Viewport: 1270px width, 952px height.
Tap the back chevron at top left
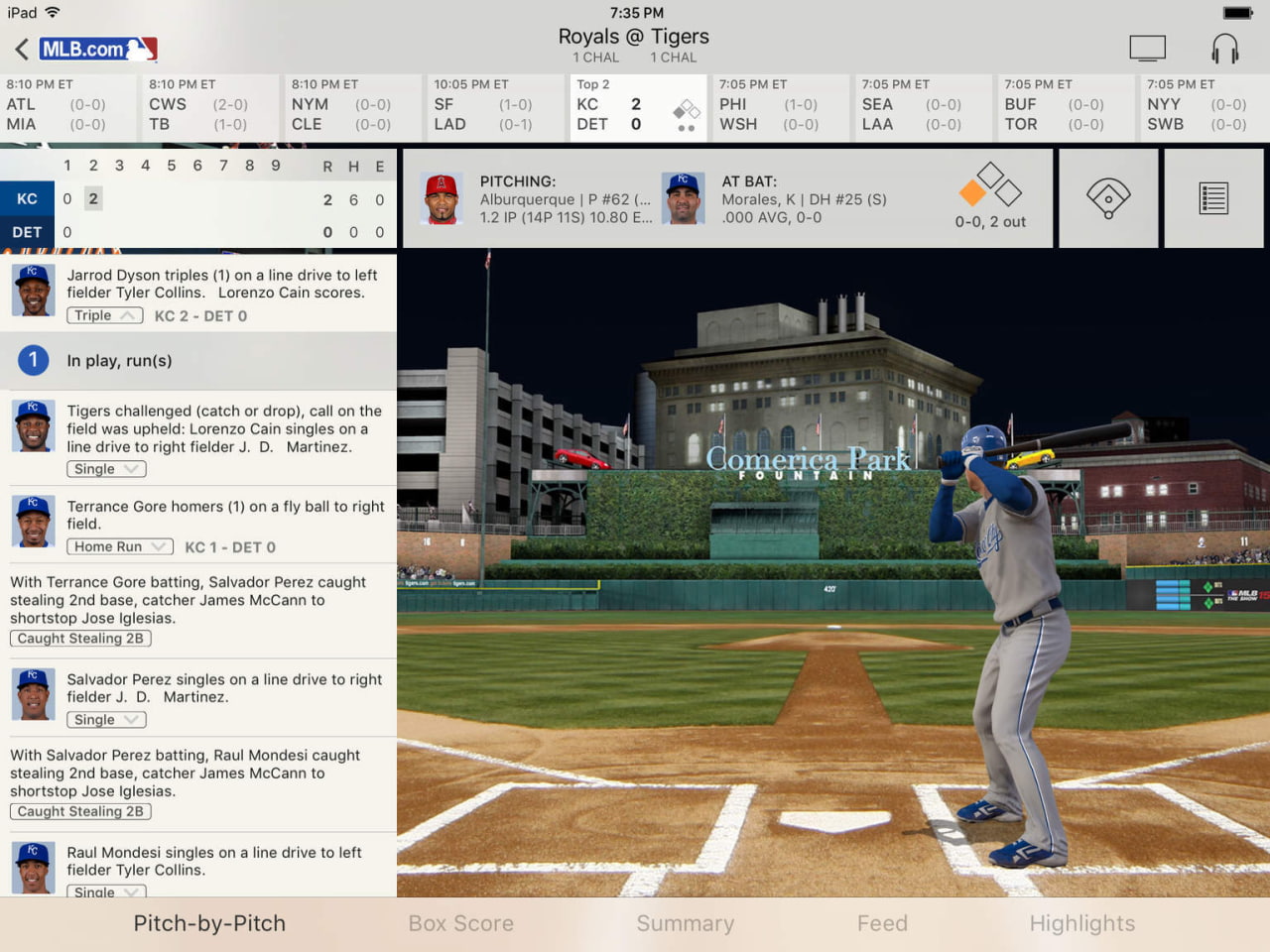22,47
